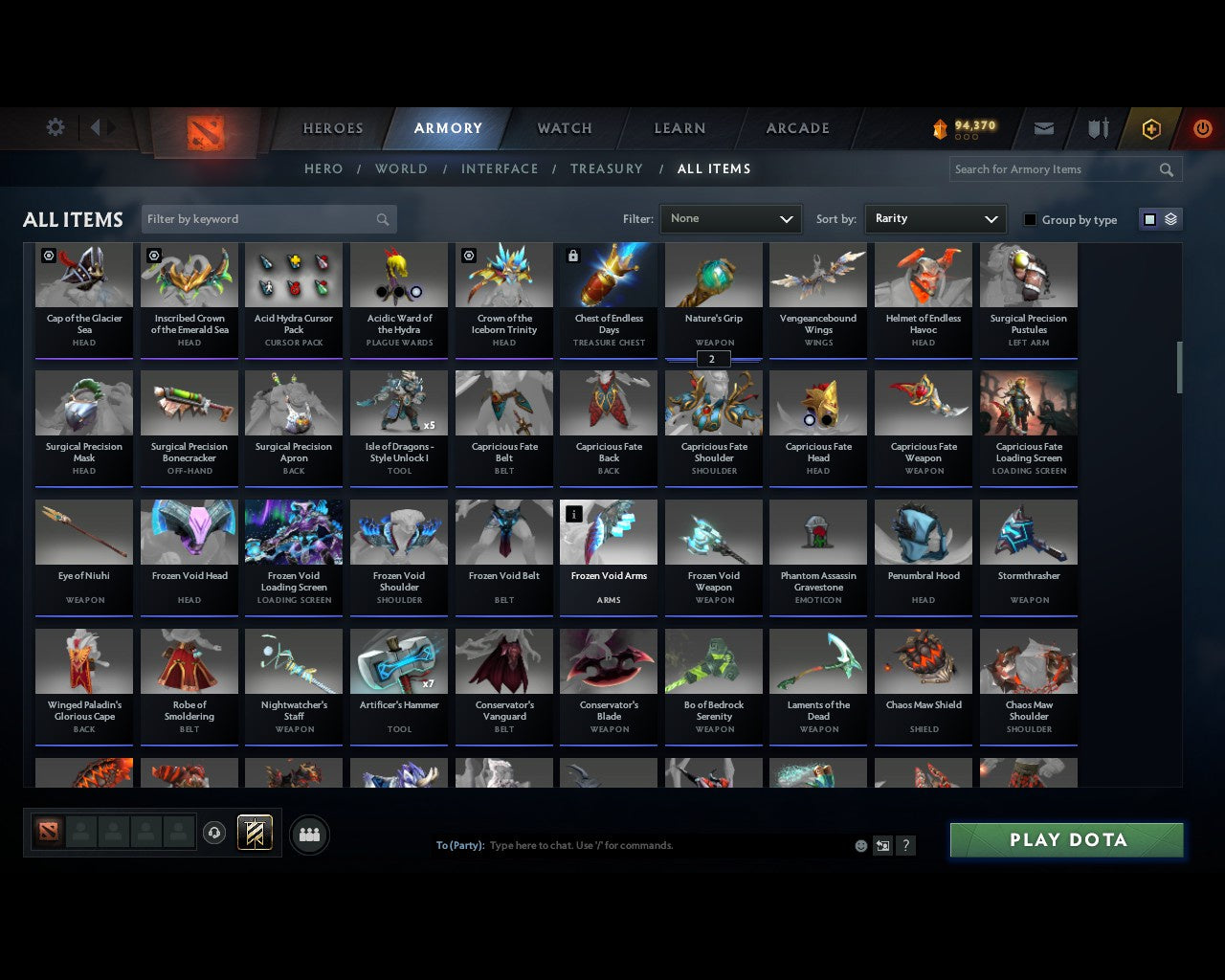Click the shield-and-sword armory icon
The width and height of the screenshot is (1225, 980).
click(x=1097, y=128)
